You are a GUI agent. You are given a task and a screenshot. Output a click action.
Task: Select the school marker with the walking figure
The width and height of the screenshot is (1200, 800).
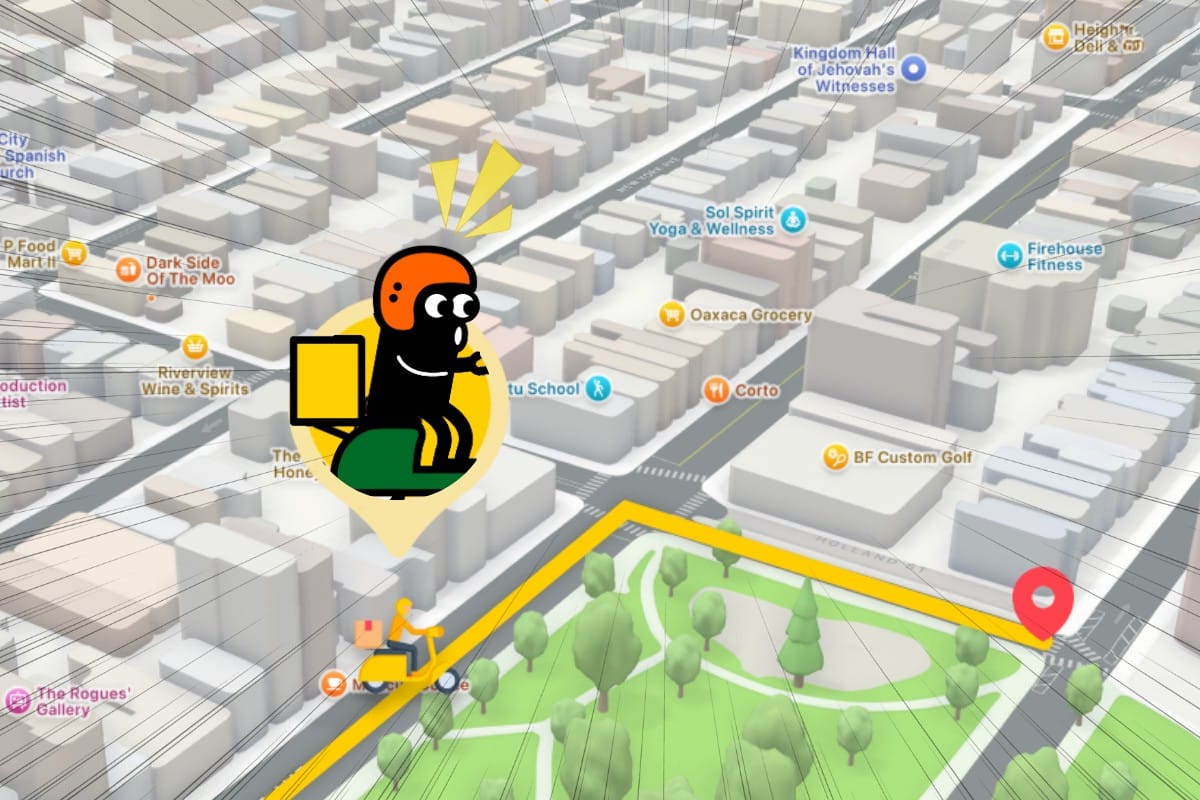coord(598,388)
